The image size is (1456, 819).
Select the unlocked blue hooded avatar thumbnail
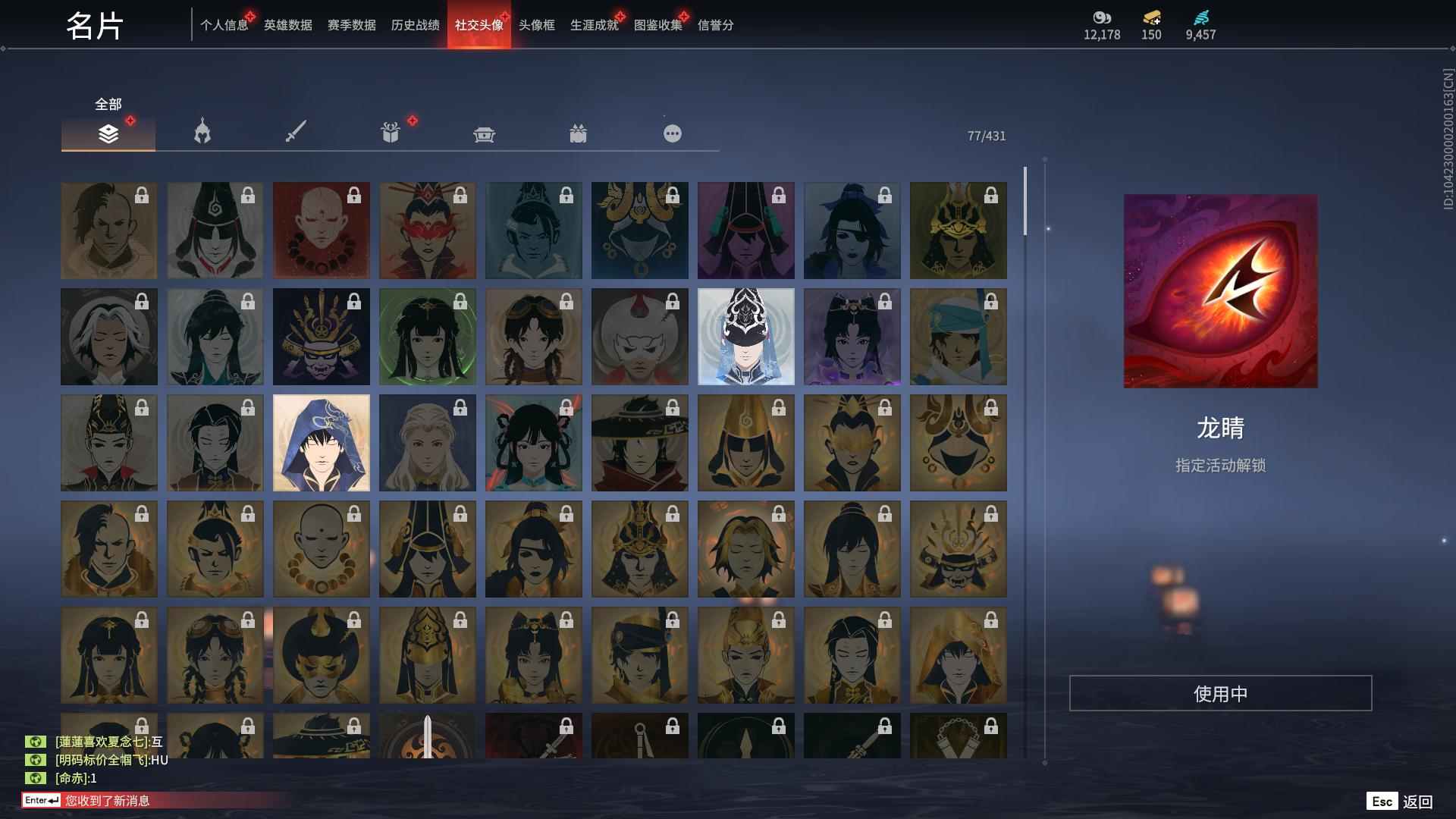[321, 442]
